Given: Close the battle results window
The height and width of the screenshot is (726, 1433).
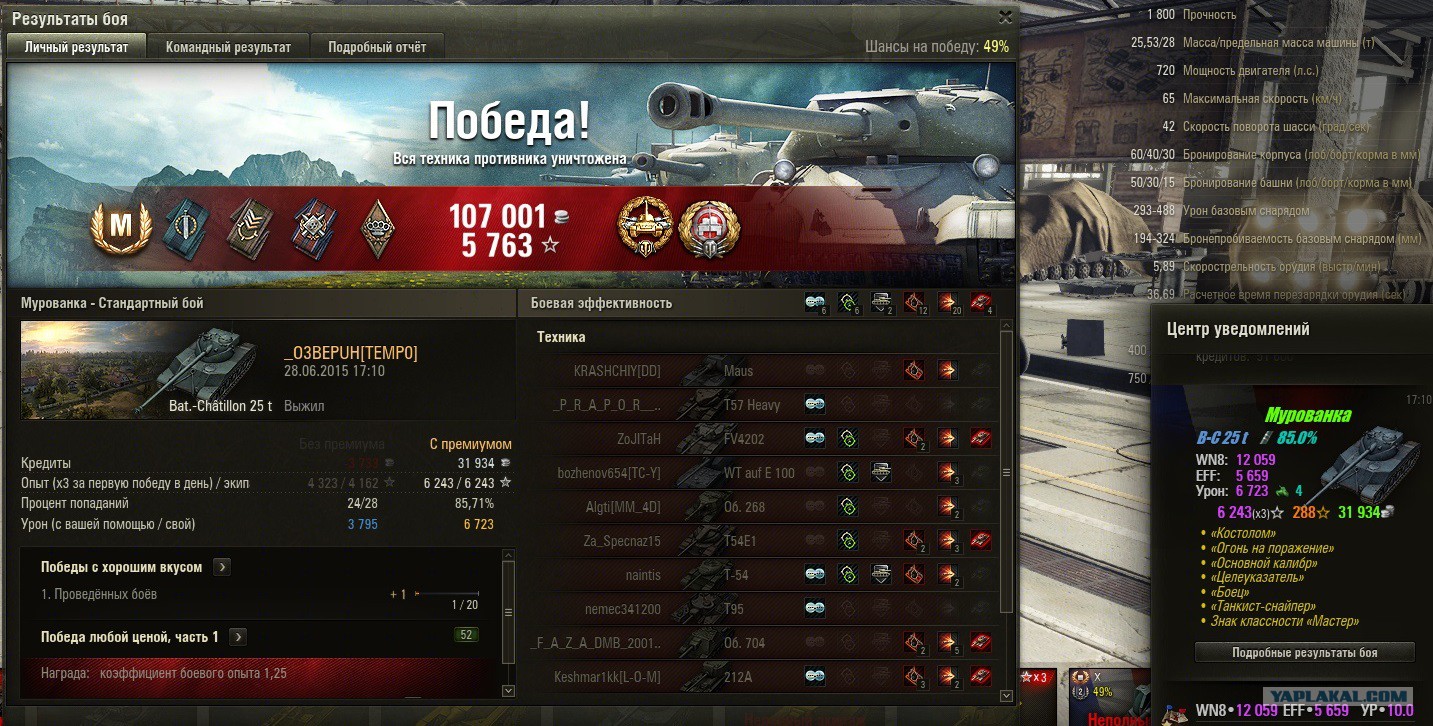Looking at the screenshot, I should [x=1006, y=17].
